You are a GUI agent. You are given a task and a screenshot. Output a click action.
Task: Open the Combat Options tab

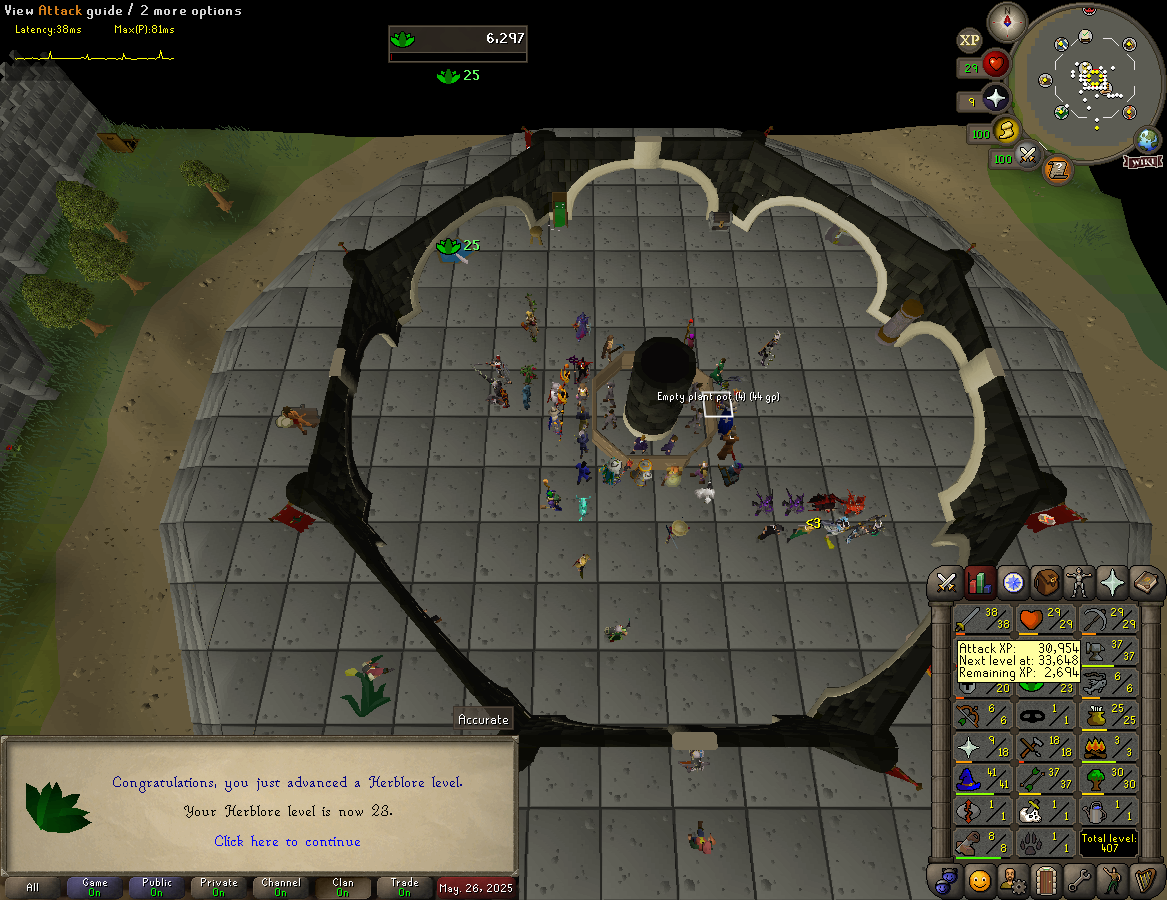947,582
